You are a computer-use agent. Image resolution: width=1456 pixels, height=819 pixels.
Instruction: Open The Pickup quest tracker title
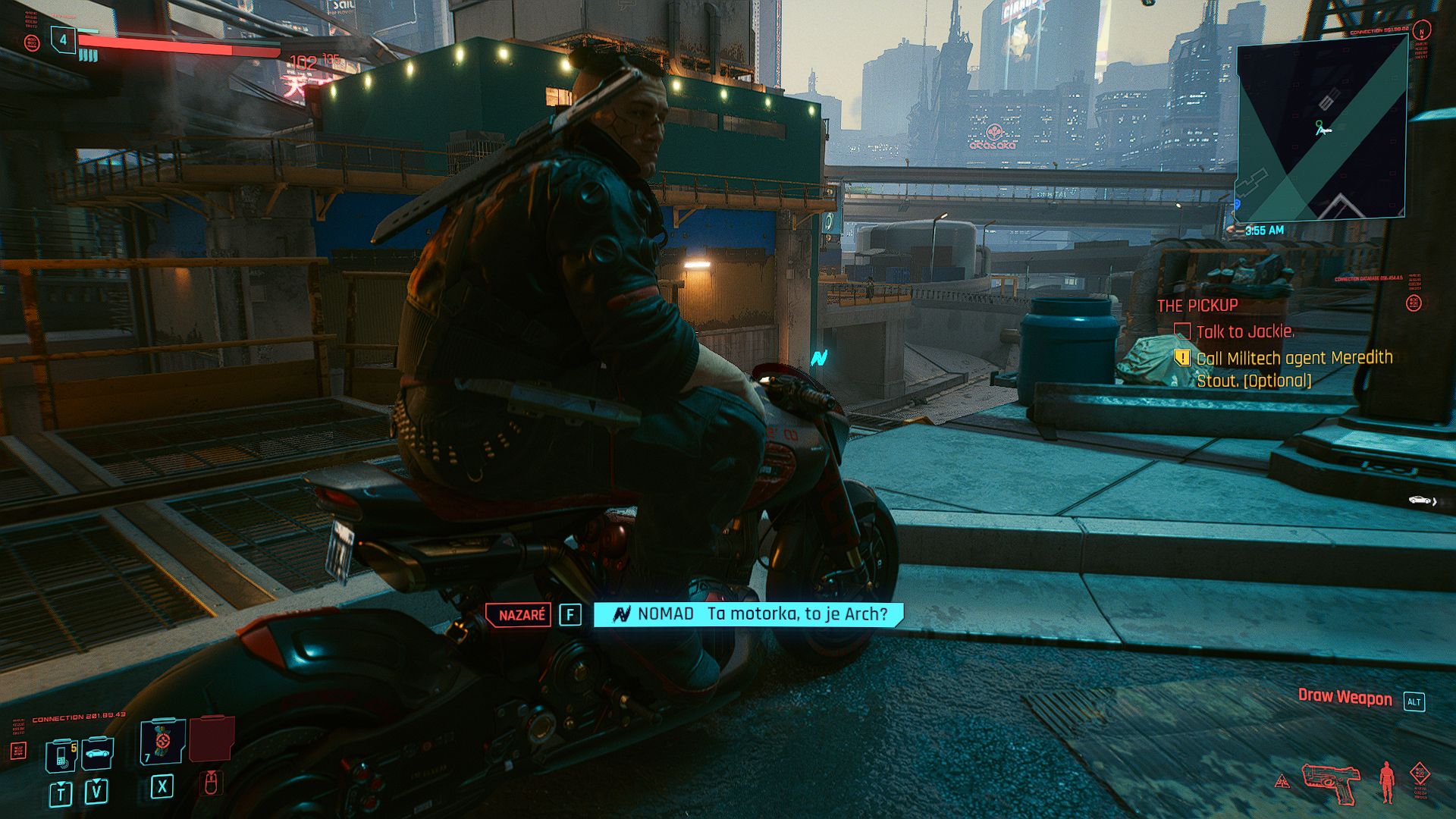pyautogui.click(x=1197, y=306)
